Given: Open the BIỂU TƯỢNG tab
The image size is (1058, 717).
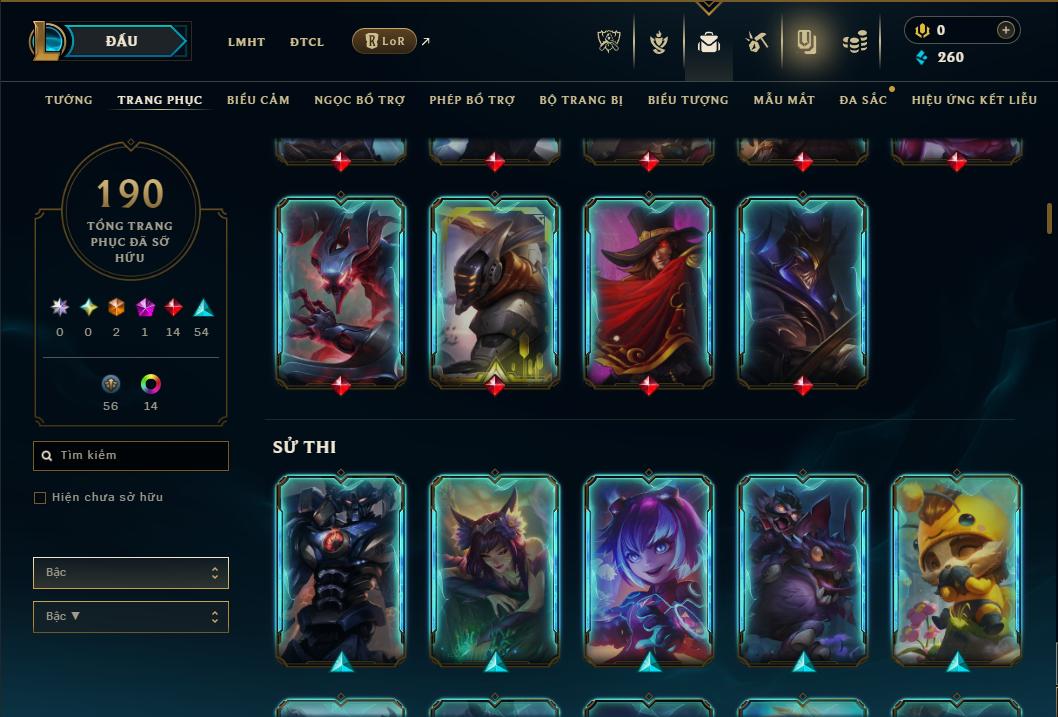Looking at the screenshot, I should 688,100.
